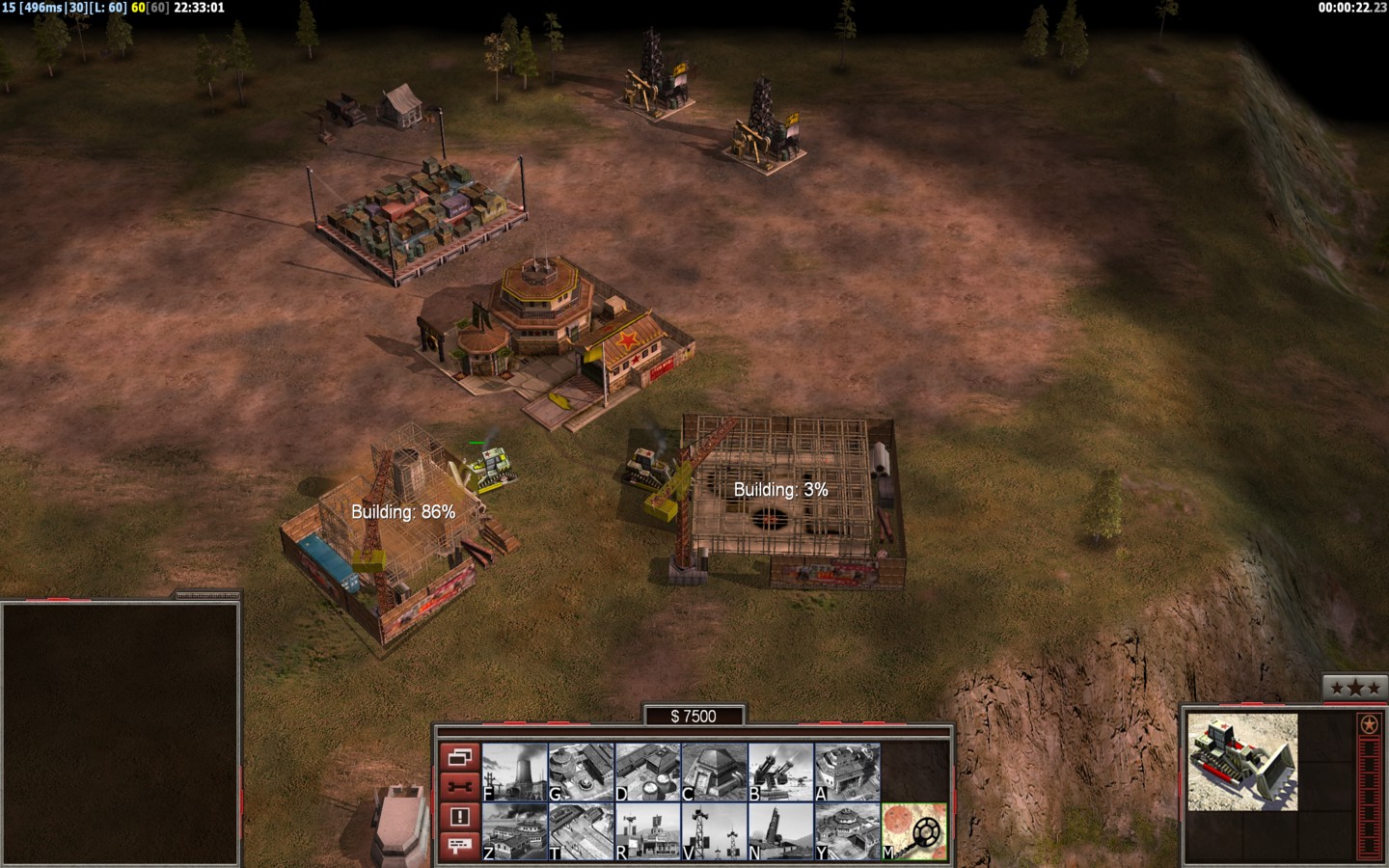Screen dimensions: 1389x868
Task: Click the selected Dozer unit portrait
Action: coord(1242,762)
